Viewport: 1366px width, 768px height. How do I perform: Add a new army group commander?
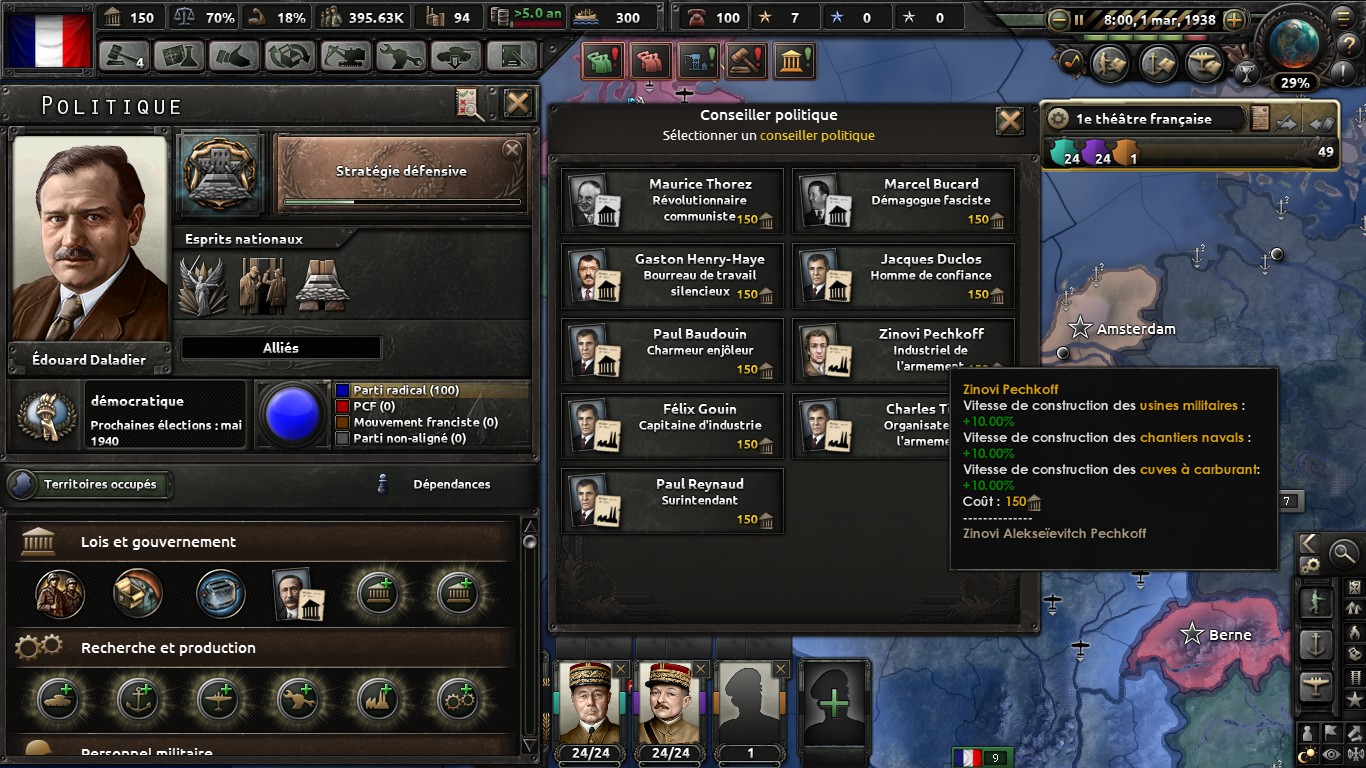833,704
